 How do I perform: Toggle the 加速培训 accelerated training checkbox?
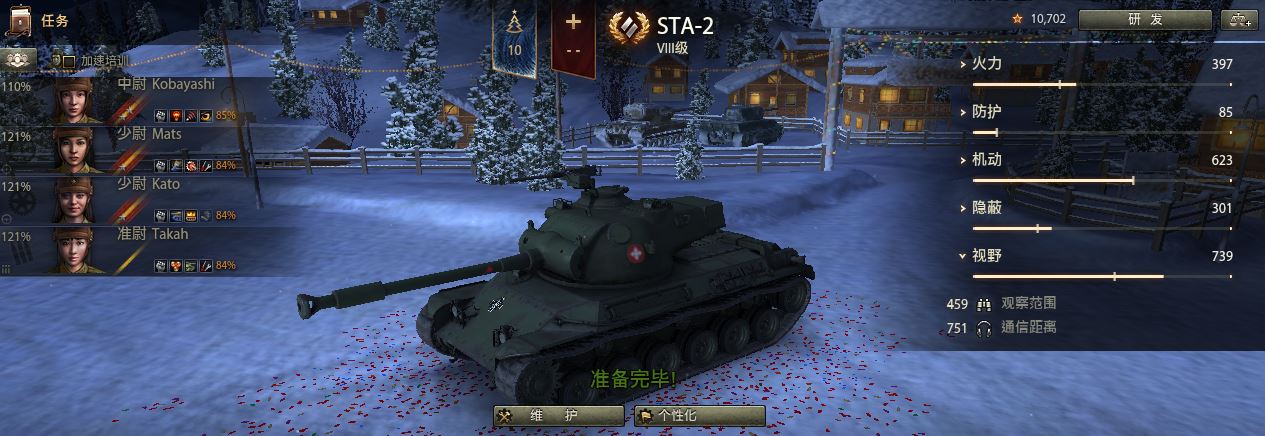(69, 61)
